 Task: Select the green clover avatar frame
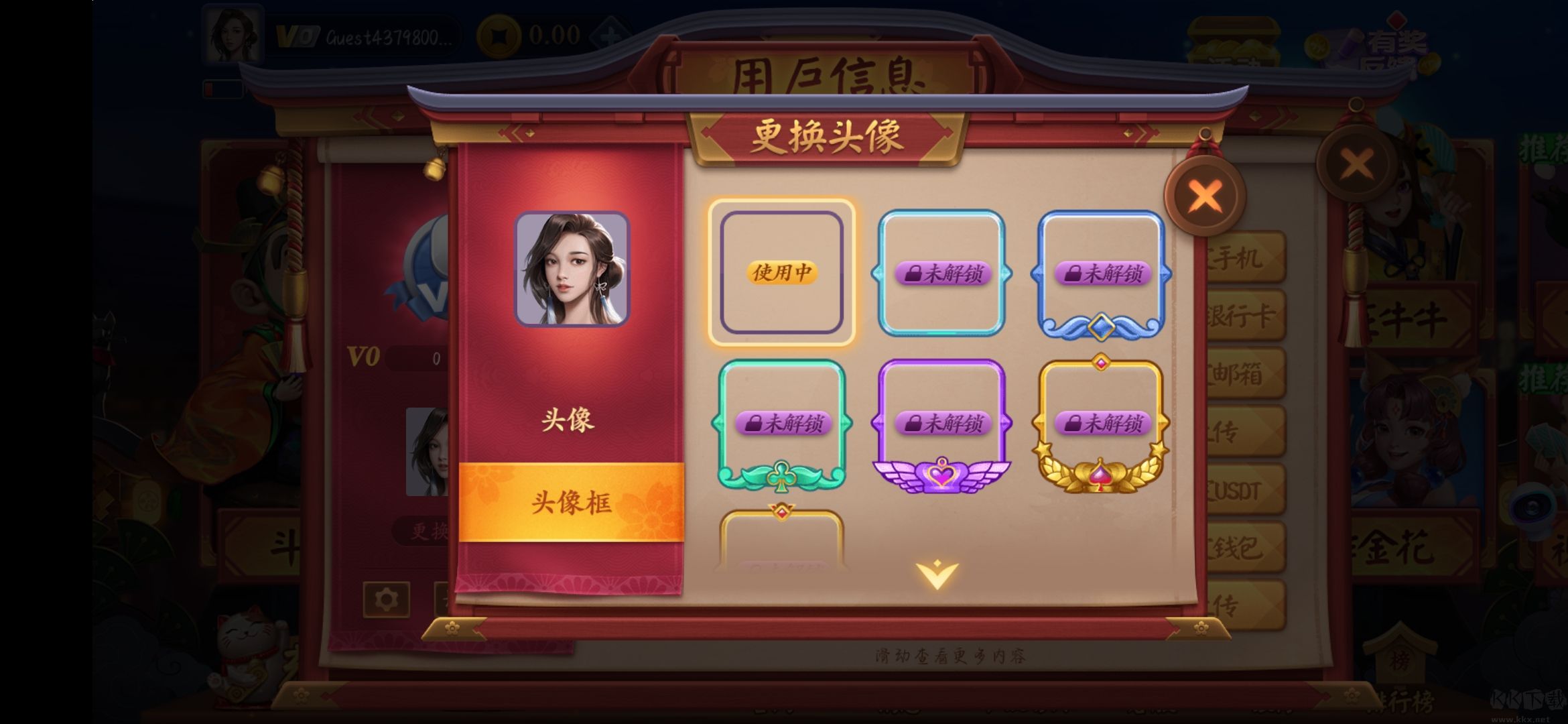[x=783, y=422]
